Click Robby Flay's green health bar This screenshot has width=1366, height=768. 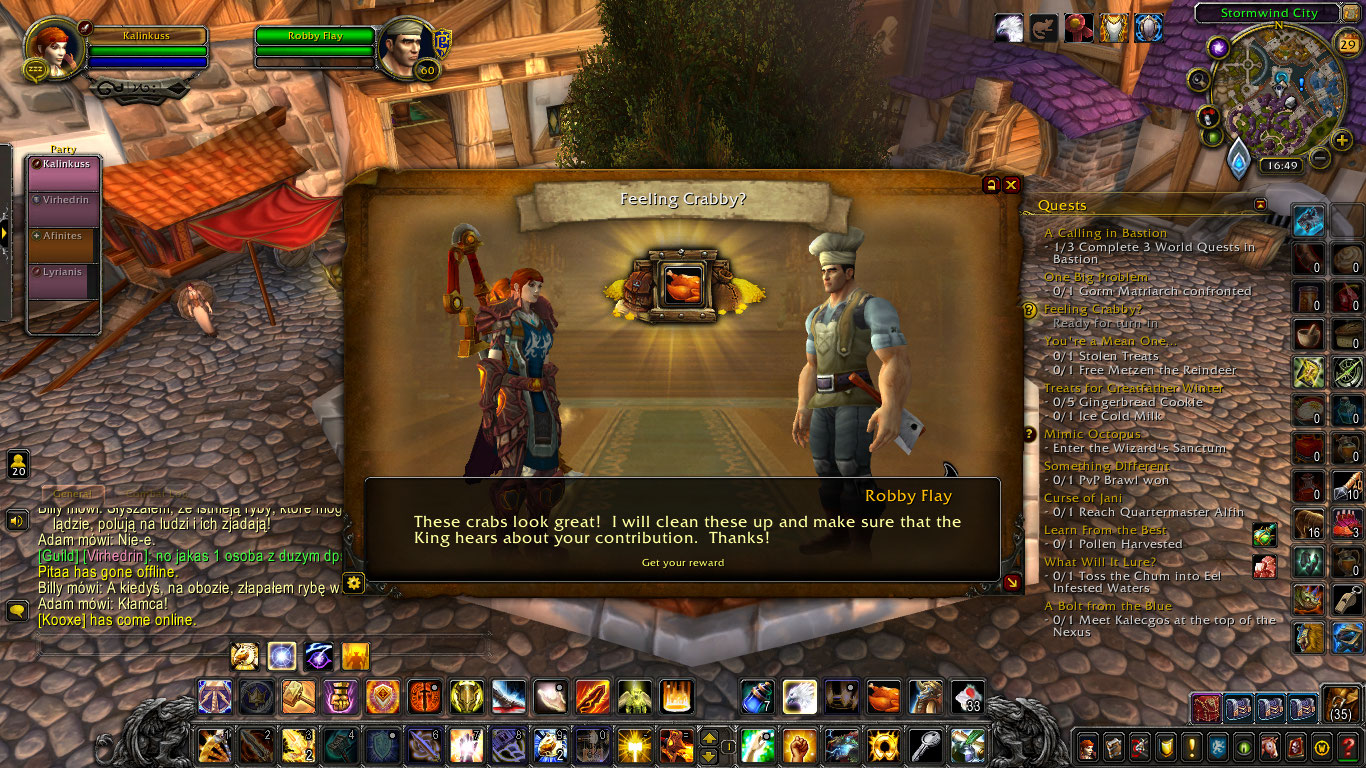click(313, 37)
